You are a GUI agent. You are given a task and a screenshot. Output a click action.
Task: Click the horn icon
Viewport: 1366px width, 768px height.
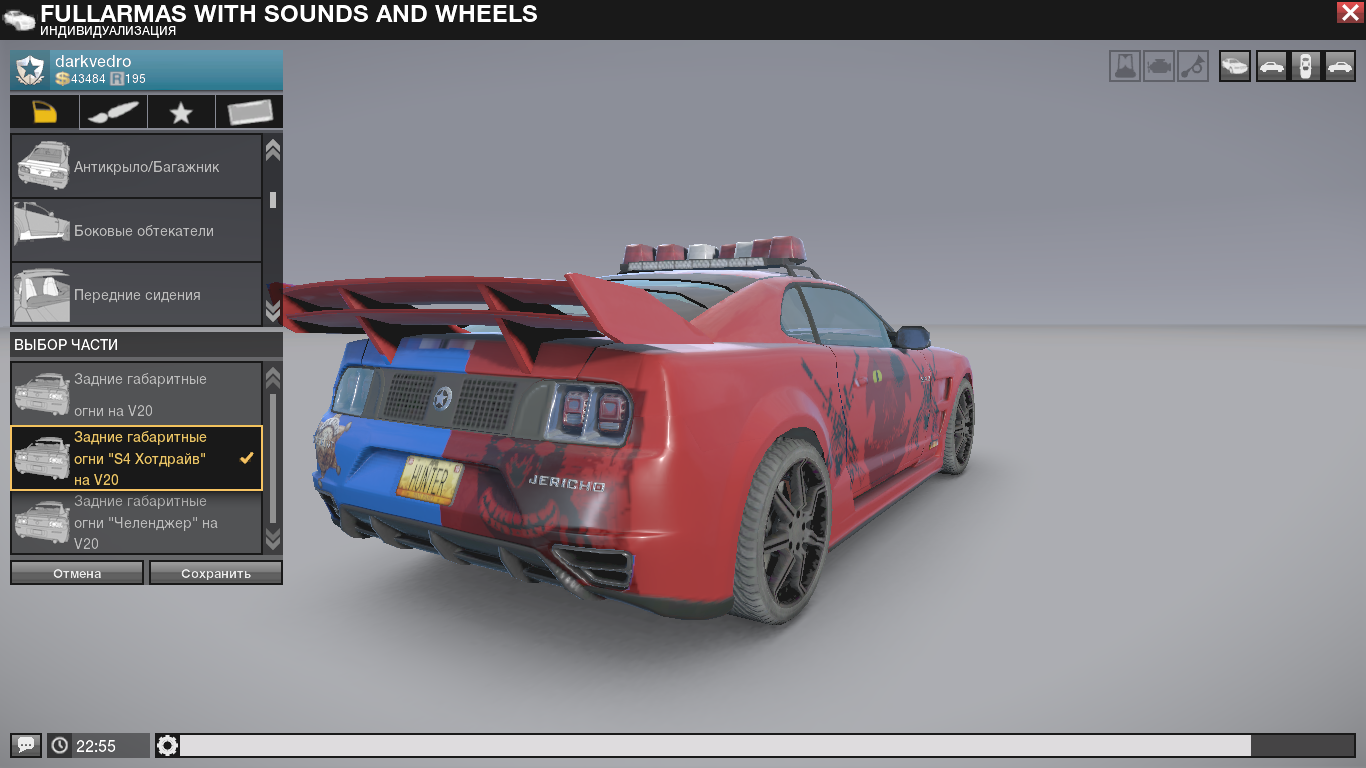click(x=1192, y=67)
